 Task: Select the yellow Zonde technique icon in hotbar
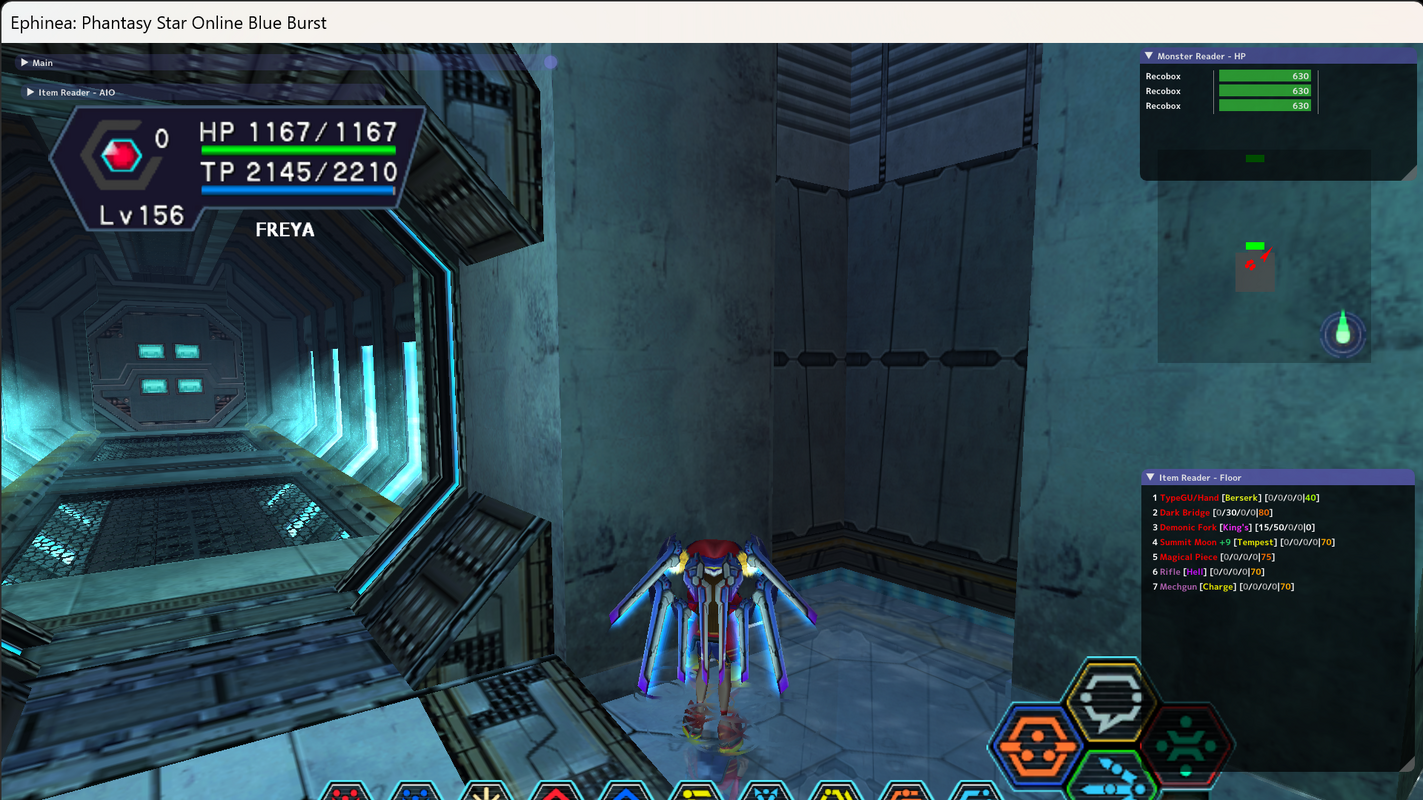(486, 793)
